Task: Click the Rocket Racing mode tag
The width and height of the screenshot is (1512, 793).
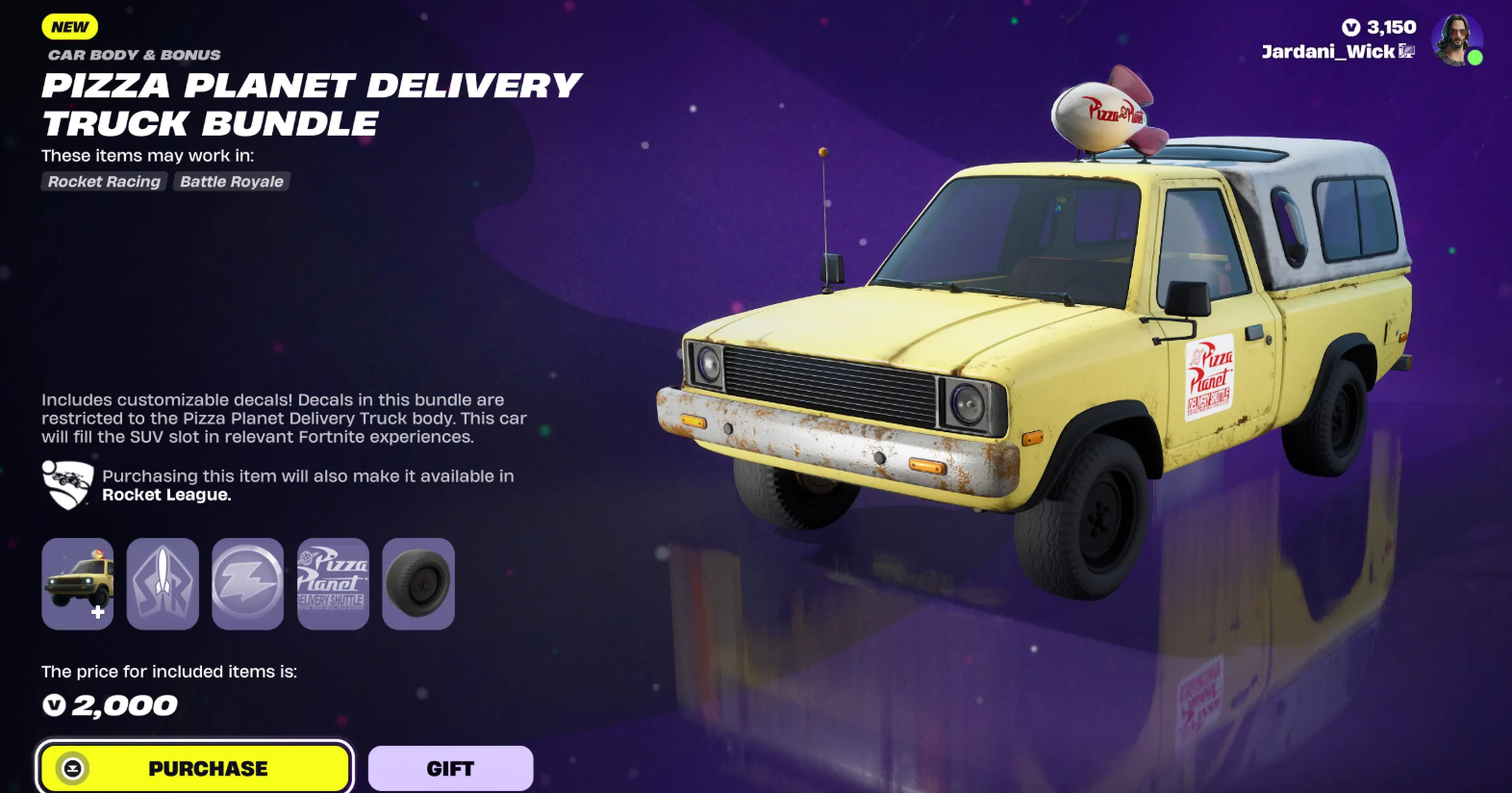Action: [x=104, y=182]
